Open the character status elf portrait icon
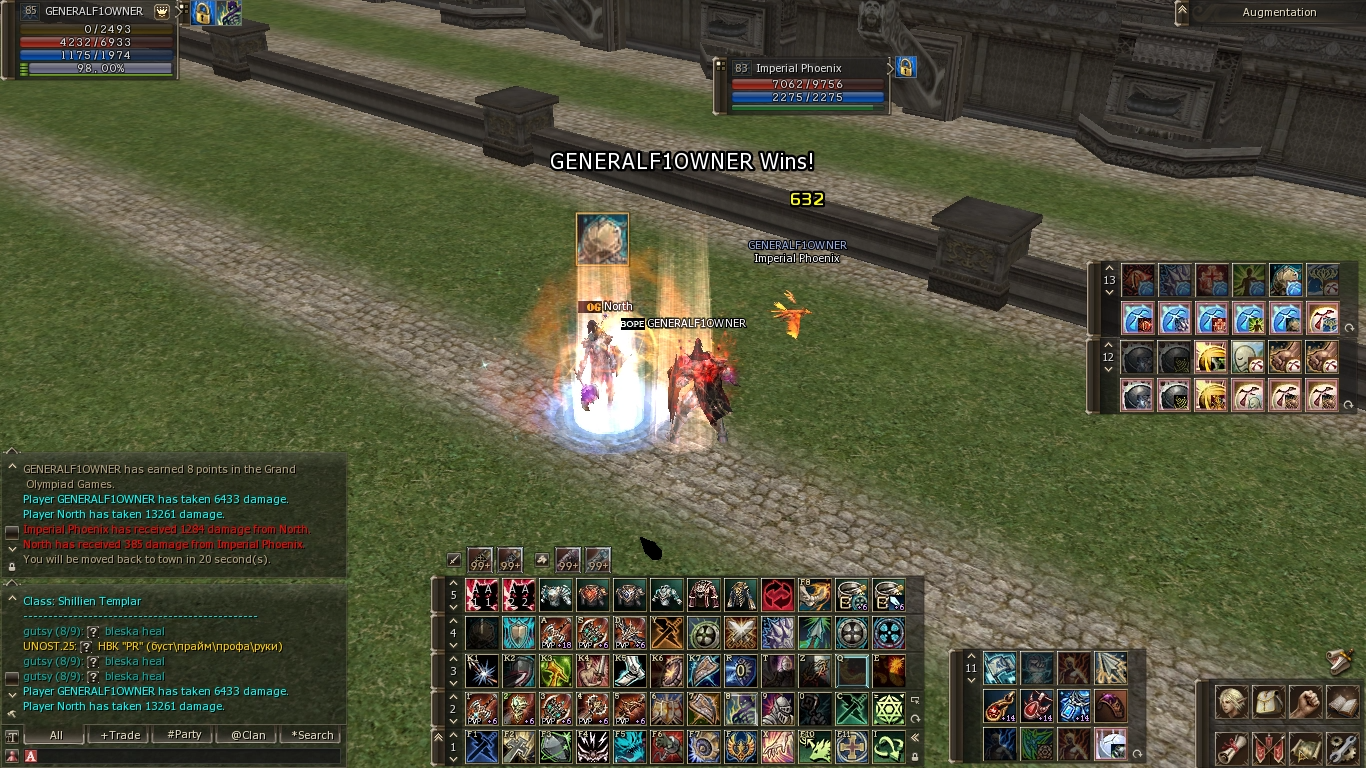This screenshot has height=768, width=1366. coord(1231,702)
